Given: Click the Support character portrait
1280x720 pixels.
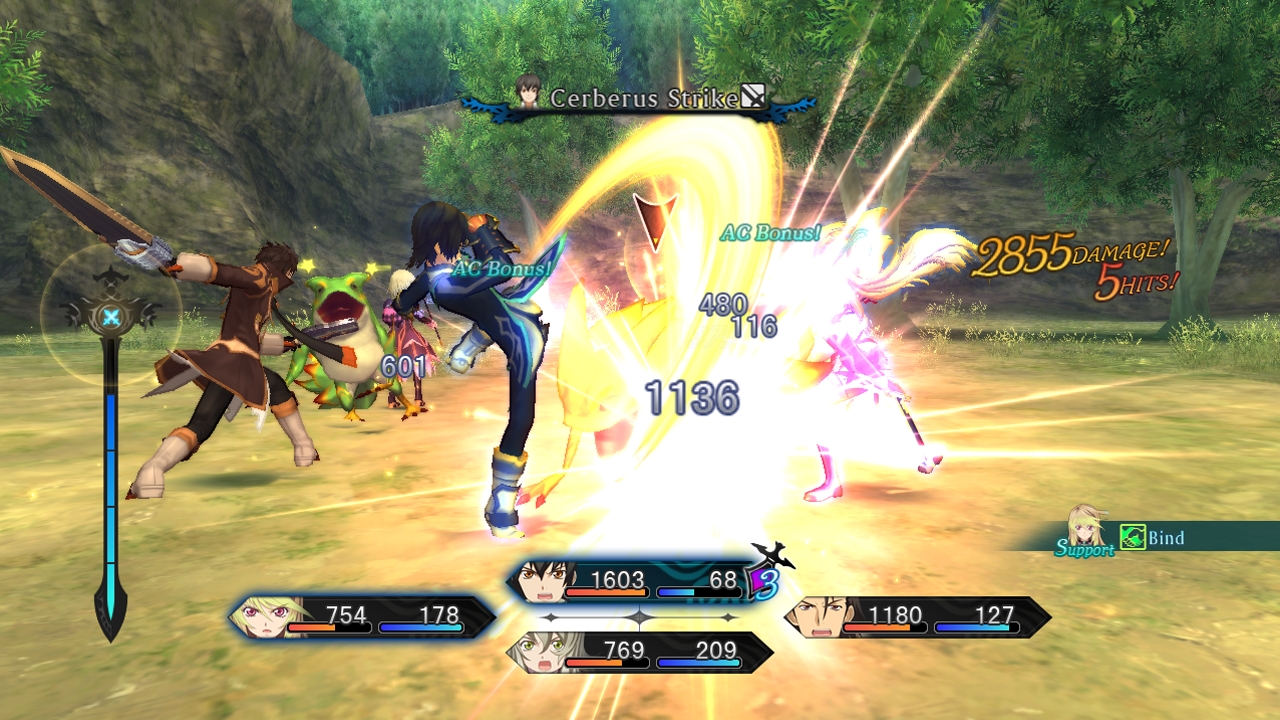Looking at the screenshot, I should coord(1087,526).
